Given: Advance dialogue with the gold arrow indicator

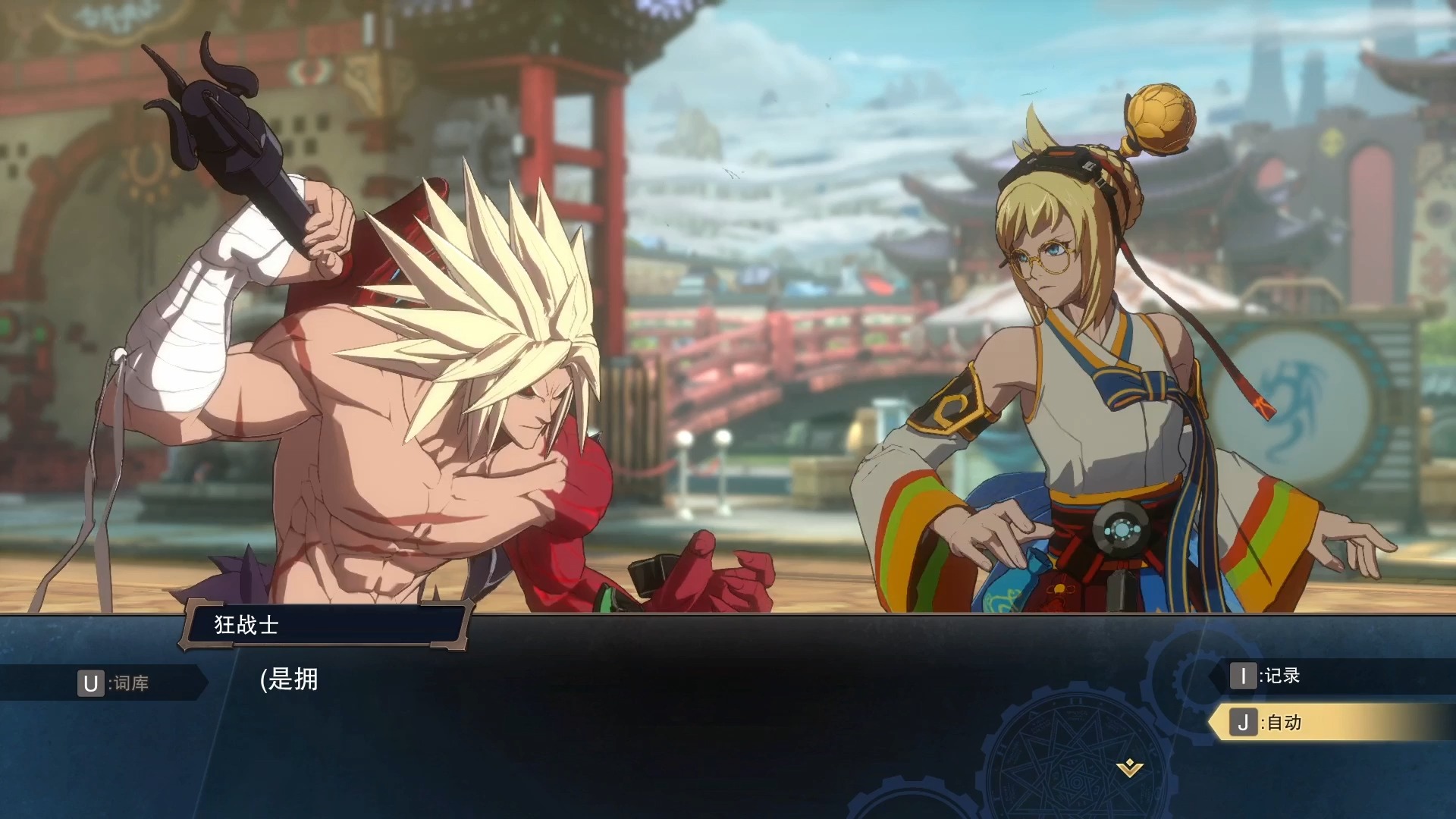Looking at the screenshot, I should (1129, 769).
